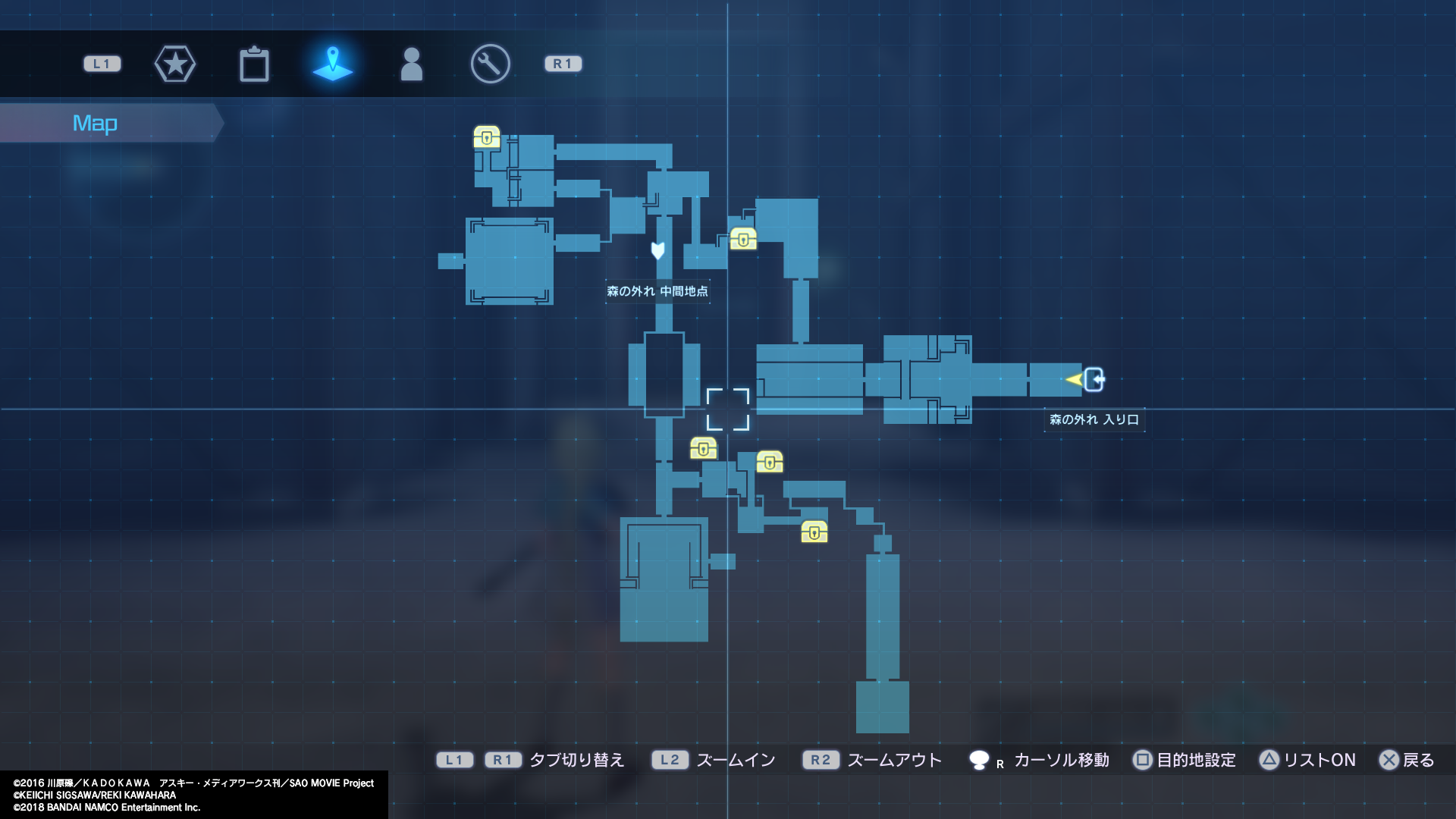Open the character profile tab icon
Screen dimensions: 1456x819
412,64
